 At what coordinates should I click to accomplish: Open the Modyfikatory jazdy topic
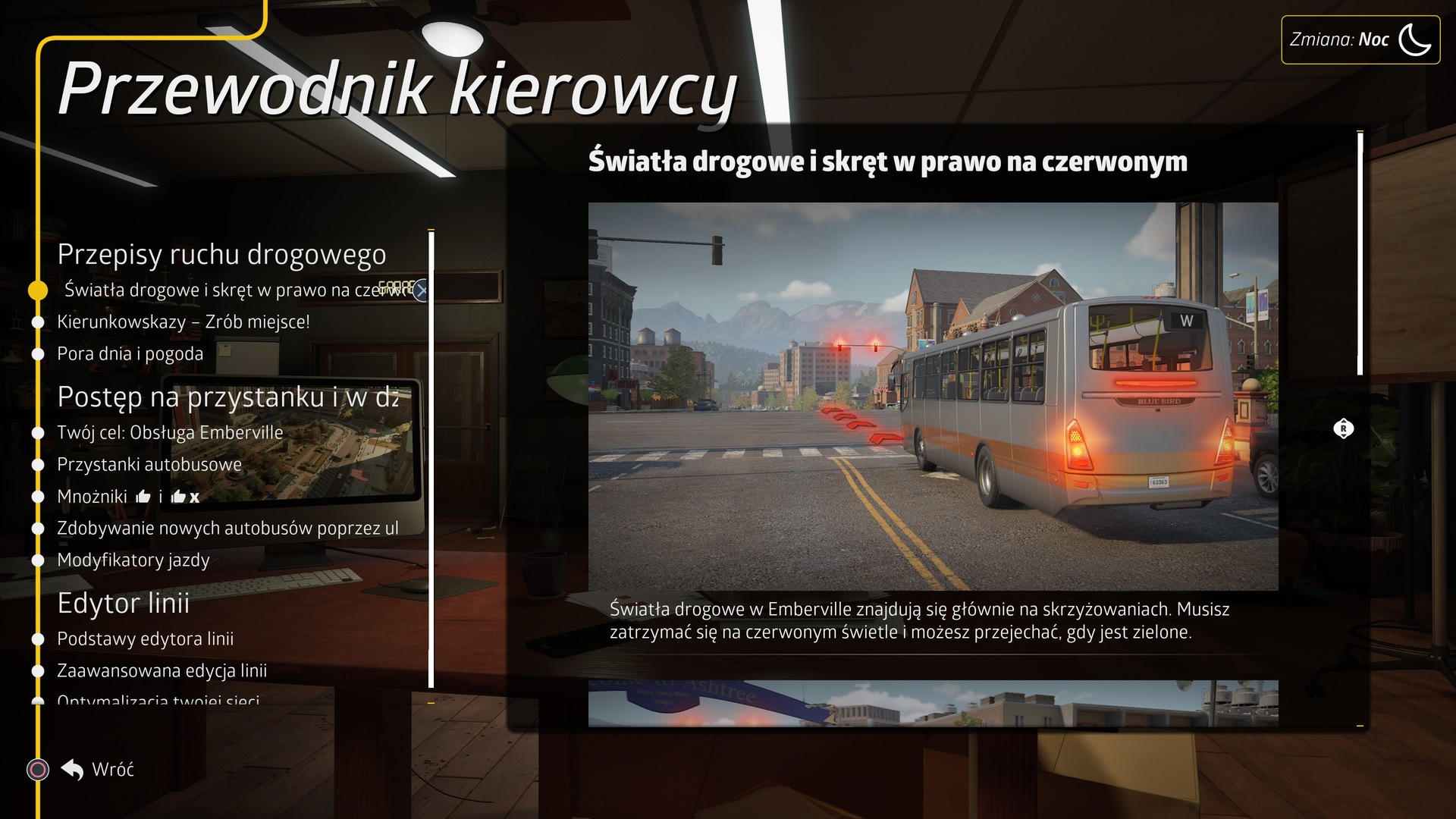coord(133,561)
